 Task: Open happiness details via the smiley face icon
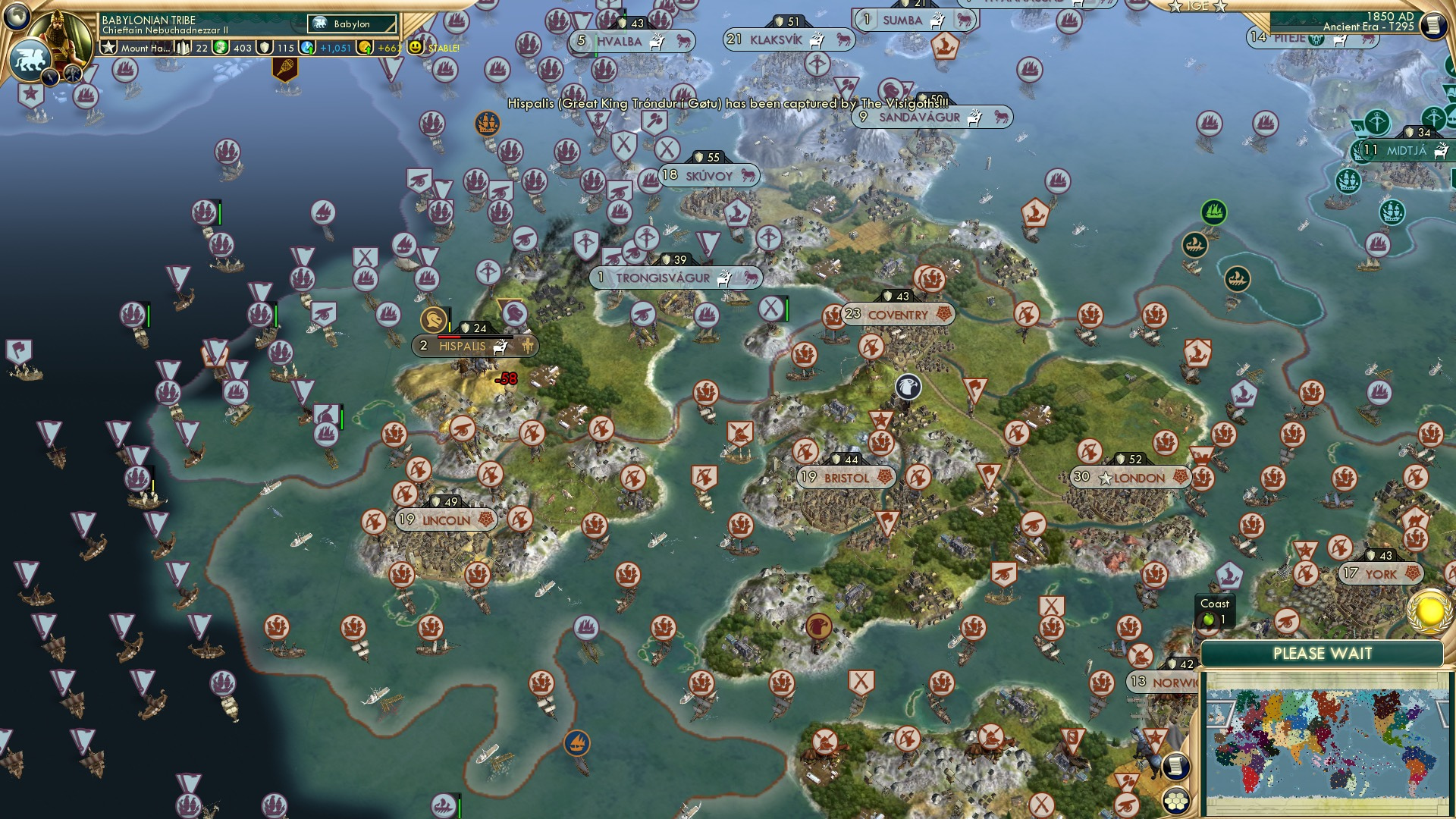tap(413, 48)
